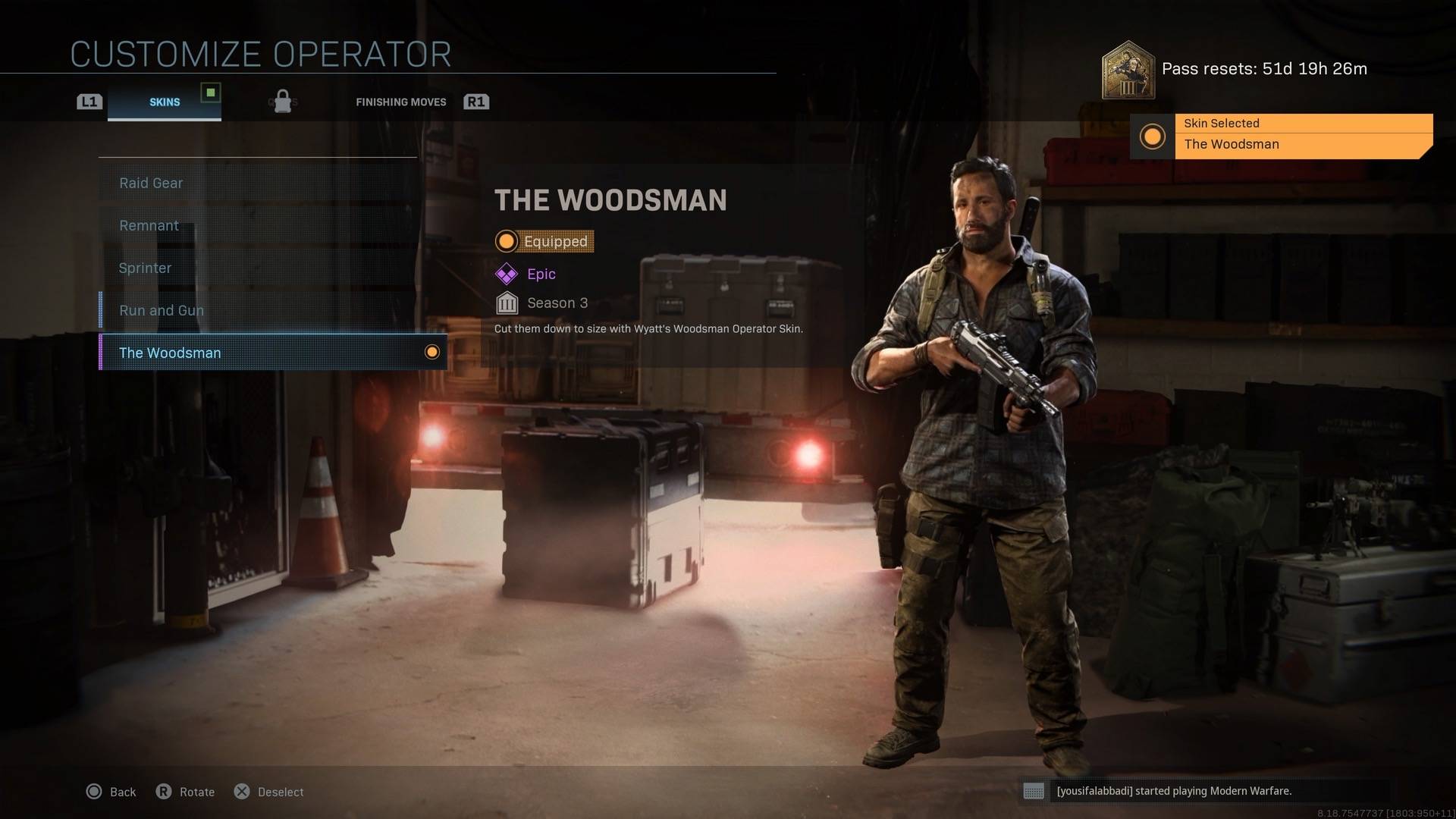The height and width of the screenshot is (819, 1456).
Task: Open the locked Quips tab
Action: (x=283, y=102)
